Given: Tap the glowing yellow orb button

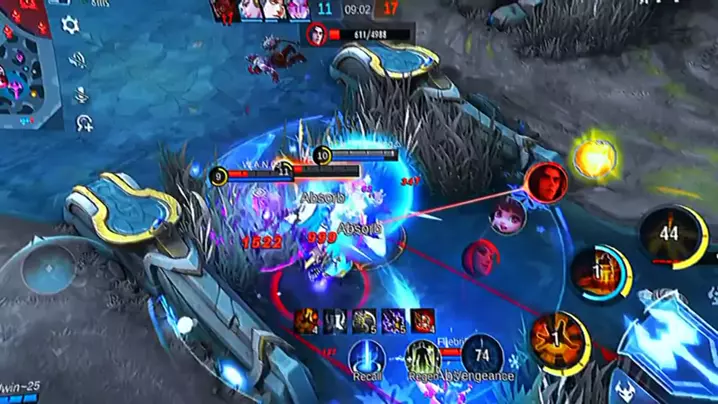Looking at the screenshot, I should click(594, 157).
